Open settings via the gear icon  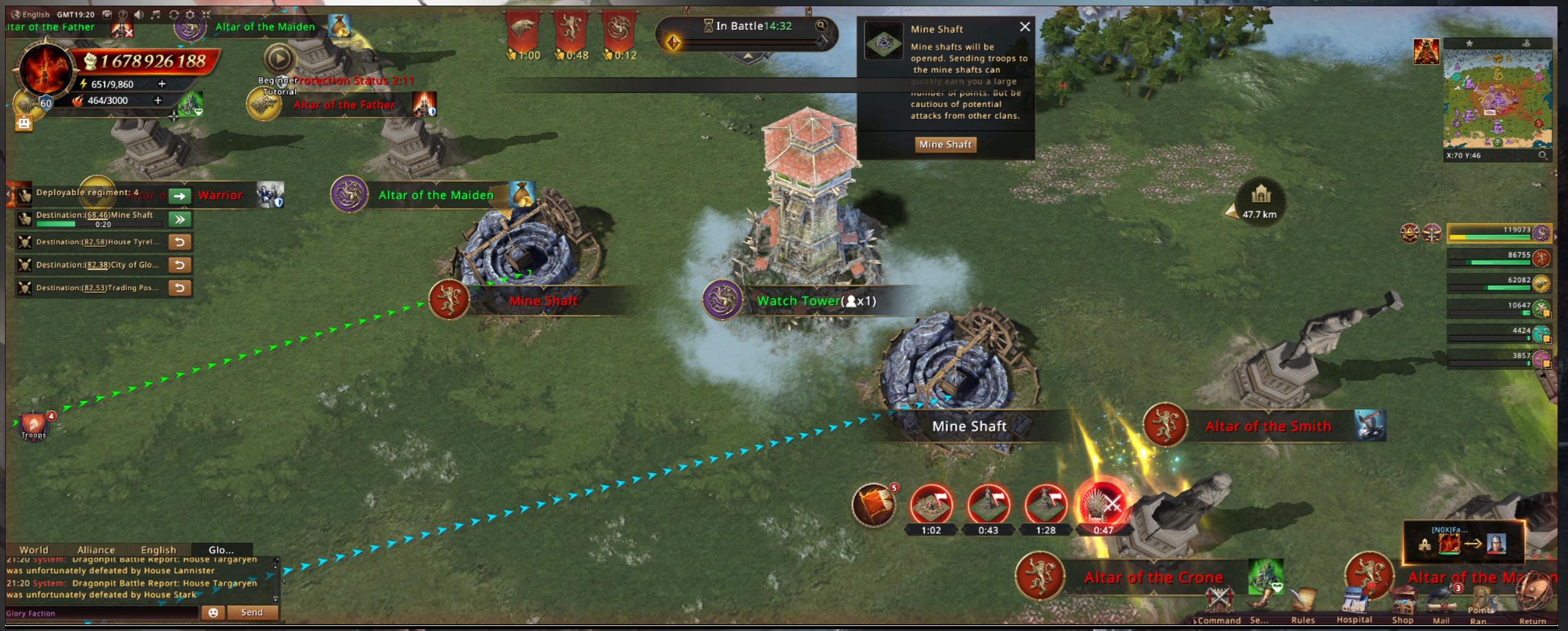[x=190, y=14]
